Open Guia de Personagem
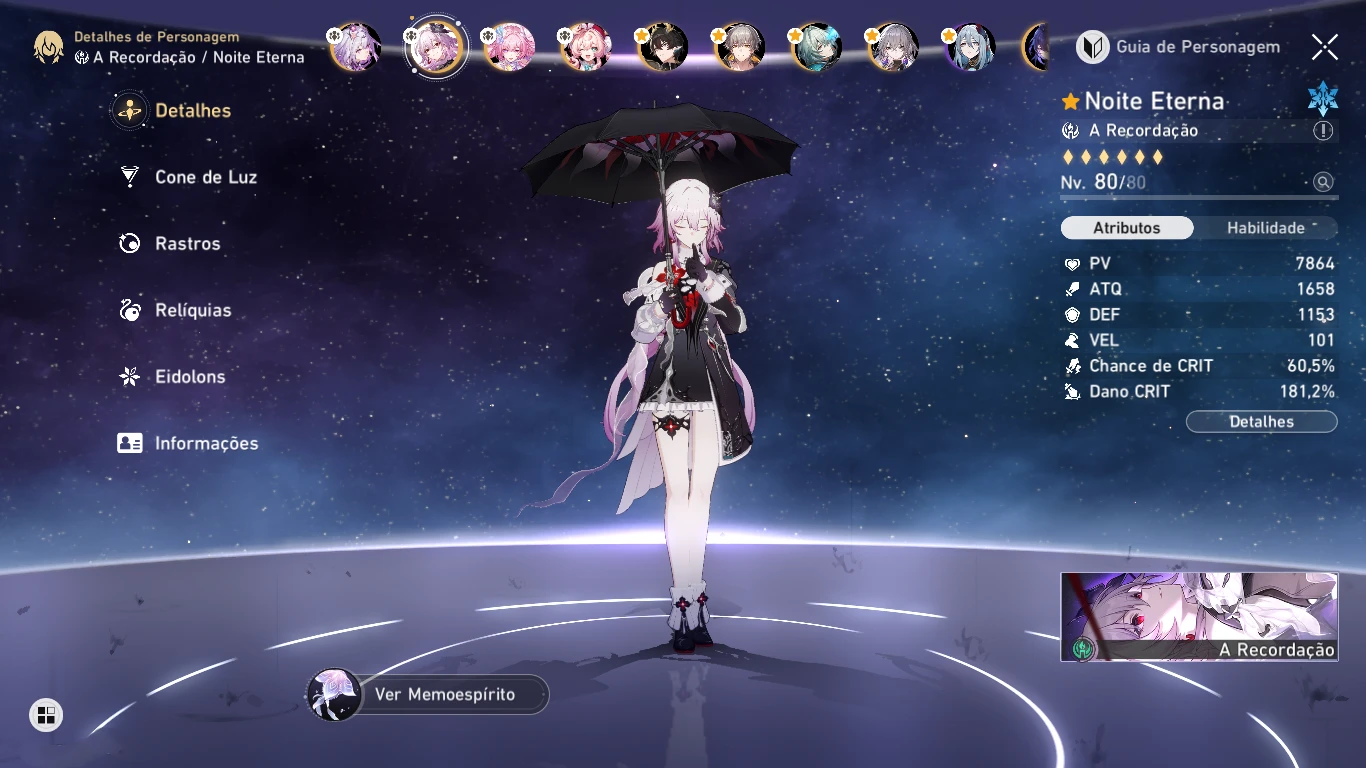The image size is (1366, 768). 1179,47
